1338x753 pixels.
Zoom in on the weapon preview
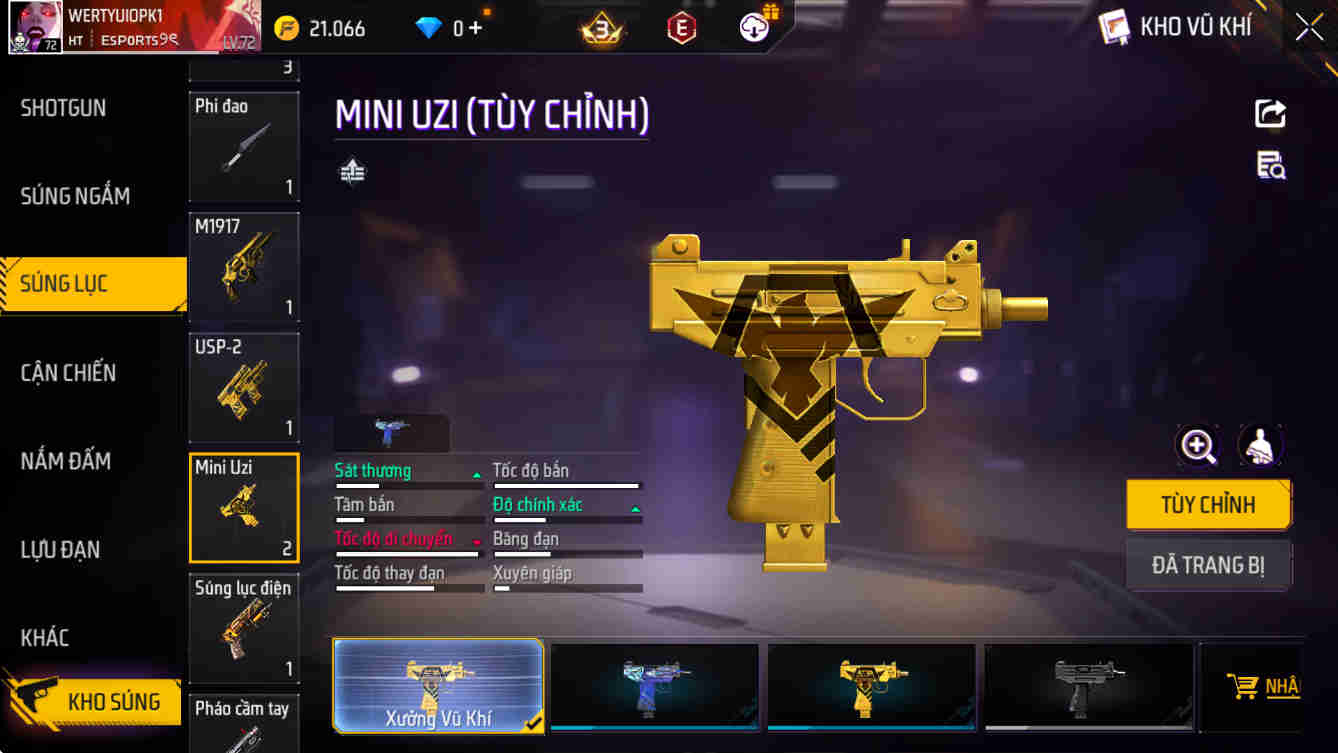click(1198, 446)
